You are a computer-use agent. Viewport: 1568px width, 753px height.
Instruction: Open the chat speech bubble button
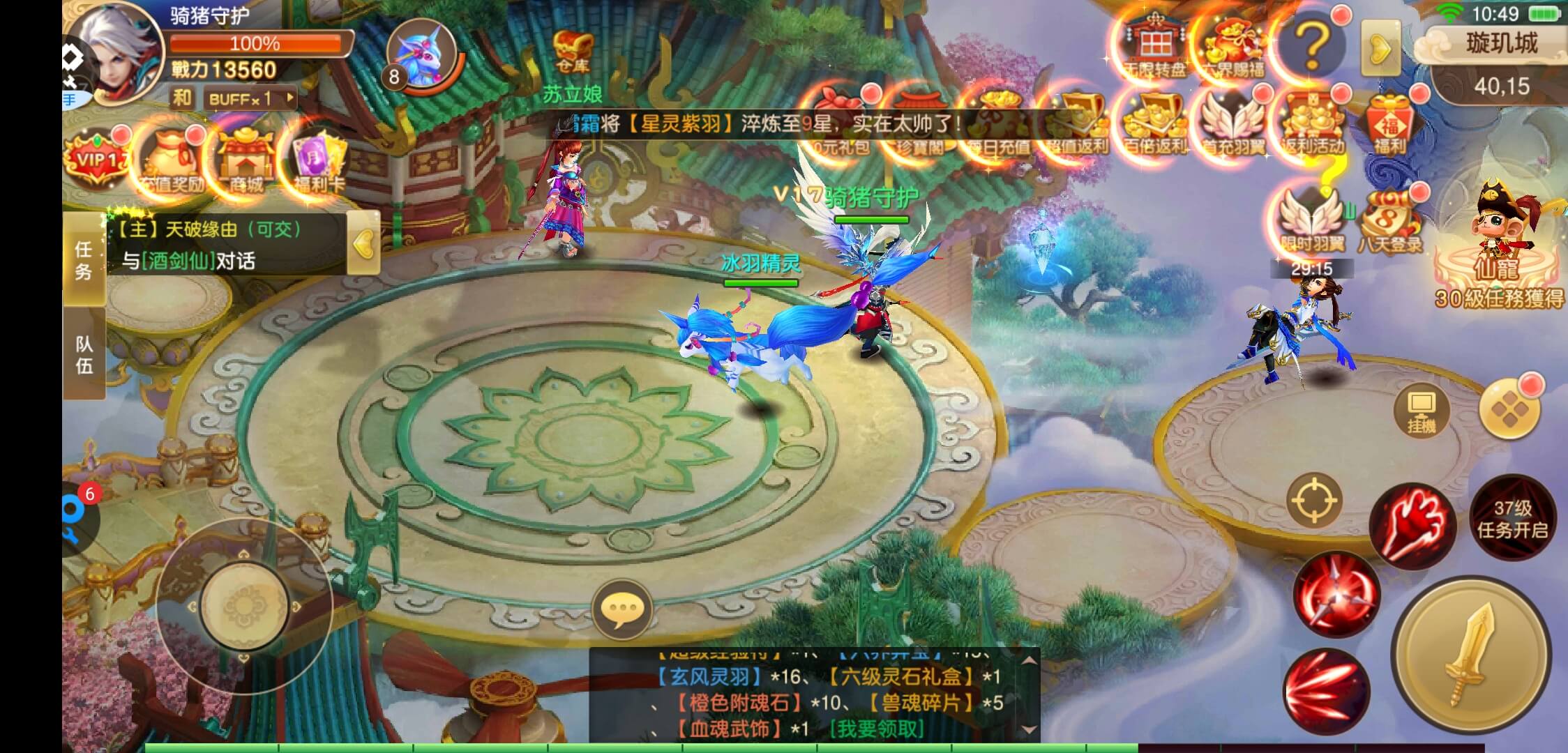pos(621,609)
